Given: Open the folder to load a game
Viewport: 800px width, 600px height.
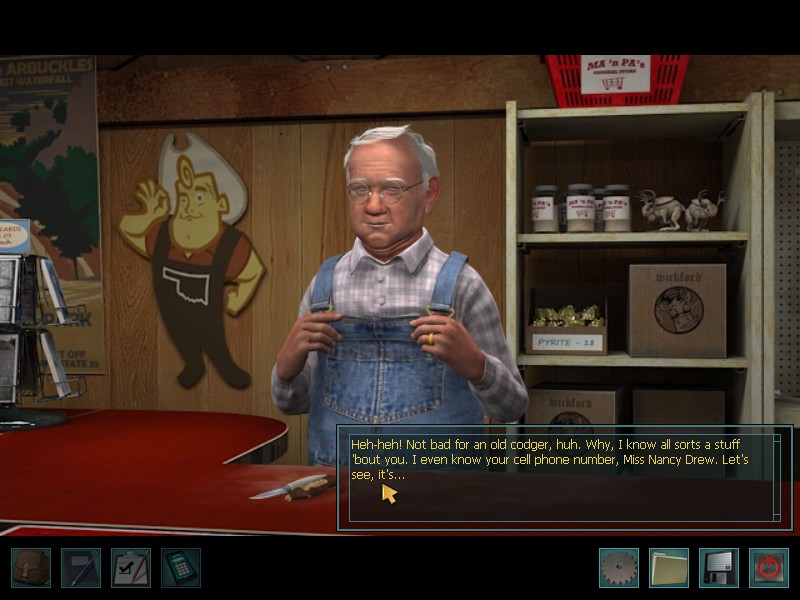Looking at the screenshot, I should click(x=668, y=568).
